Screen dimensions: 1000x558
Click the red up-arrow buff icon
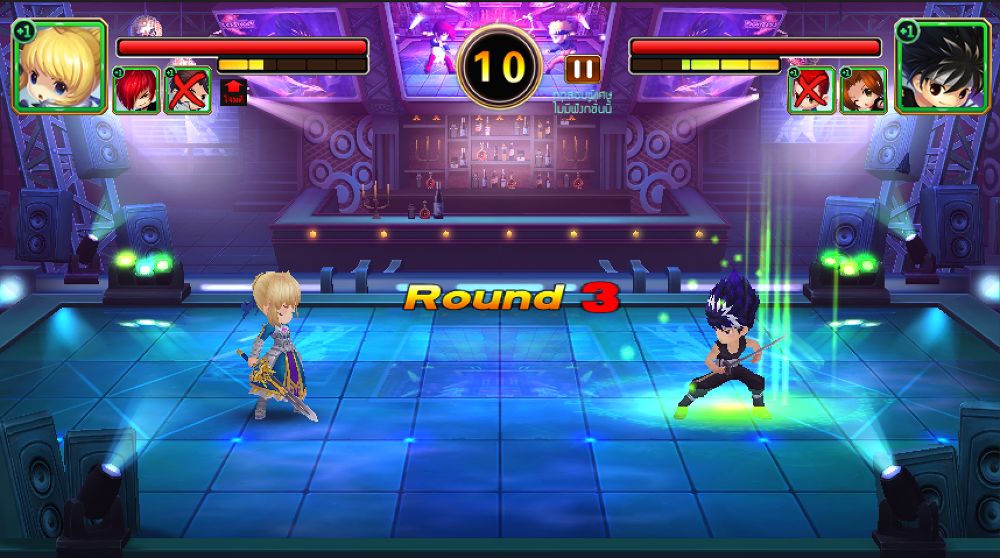(233, 92)
